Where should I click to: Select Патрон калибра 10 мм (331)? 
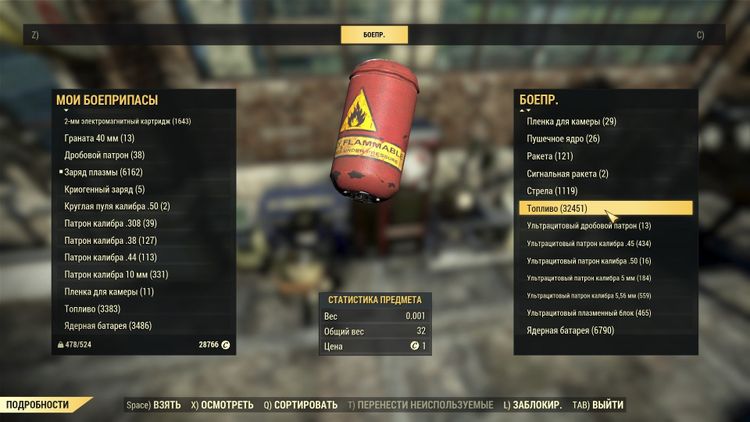tap(116, 274)
